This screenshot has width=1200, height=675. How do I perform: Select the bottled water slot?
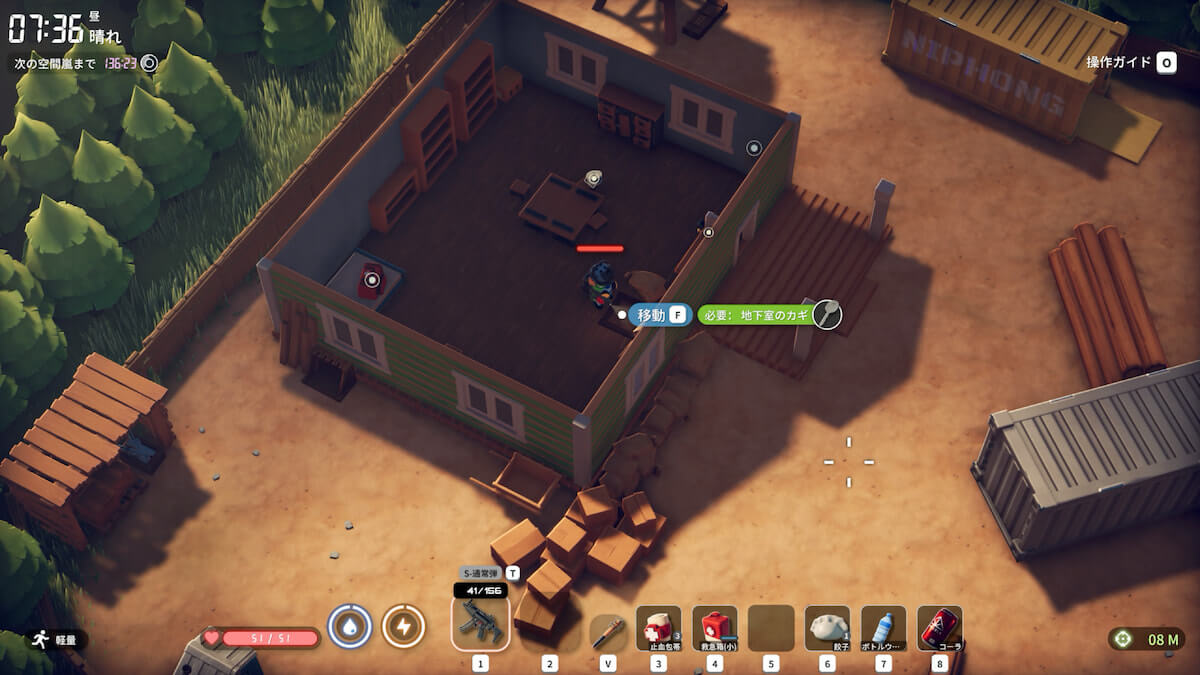[883, 629]
